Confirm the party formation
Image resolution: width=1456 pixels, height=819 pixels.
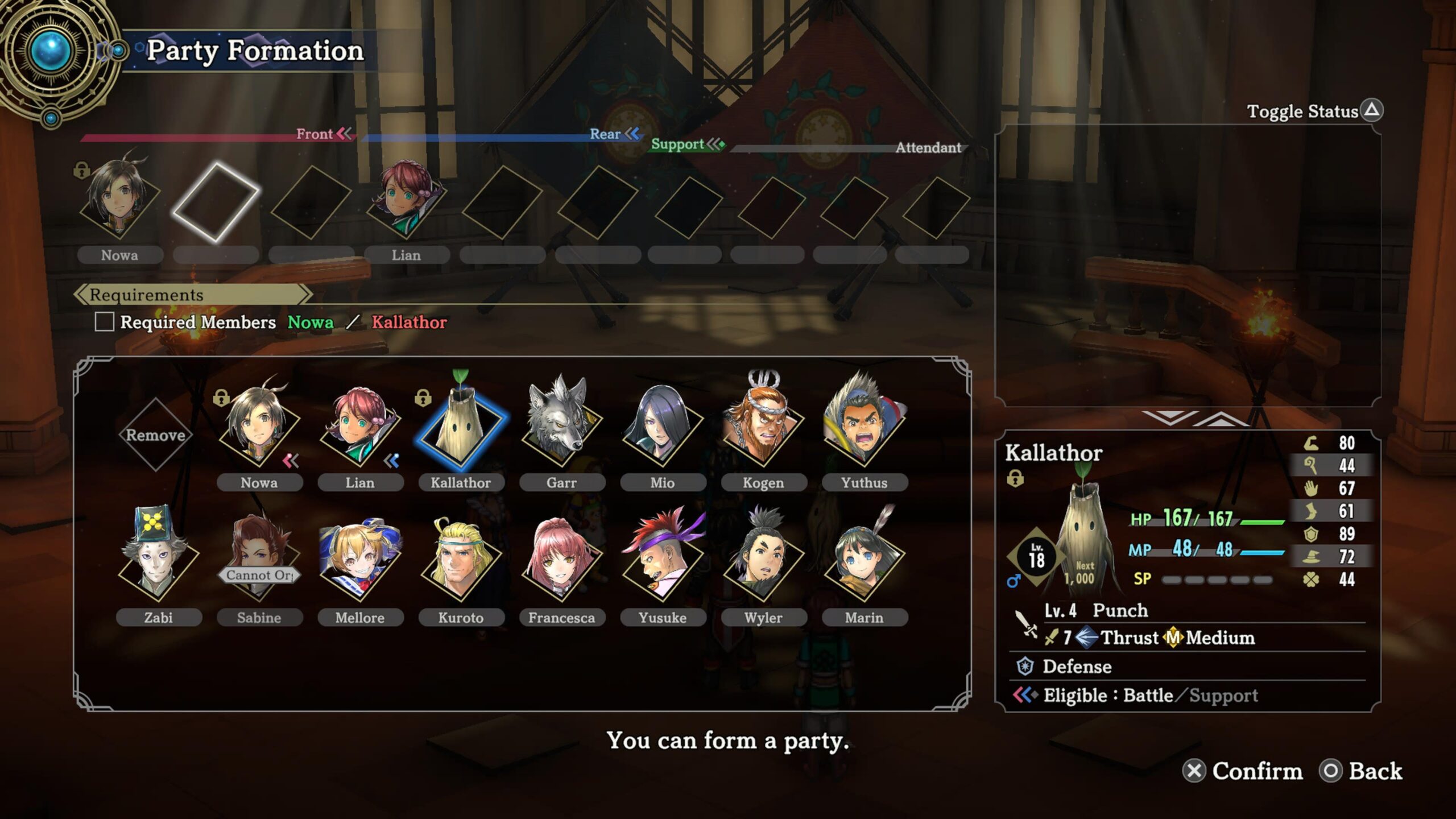click(x=1243, y=771)
